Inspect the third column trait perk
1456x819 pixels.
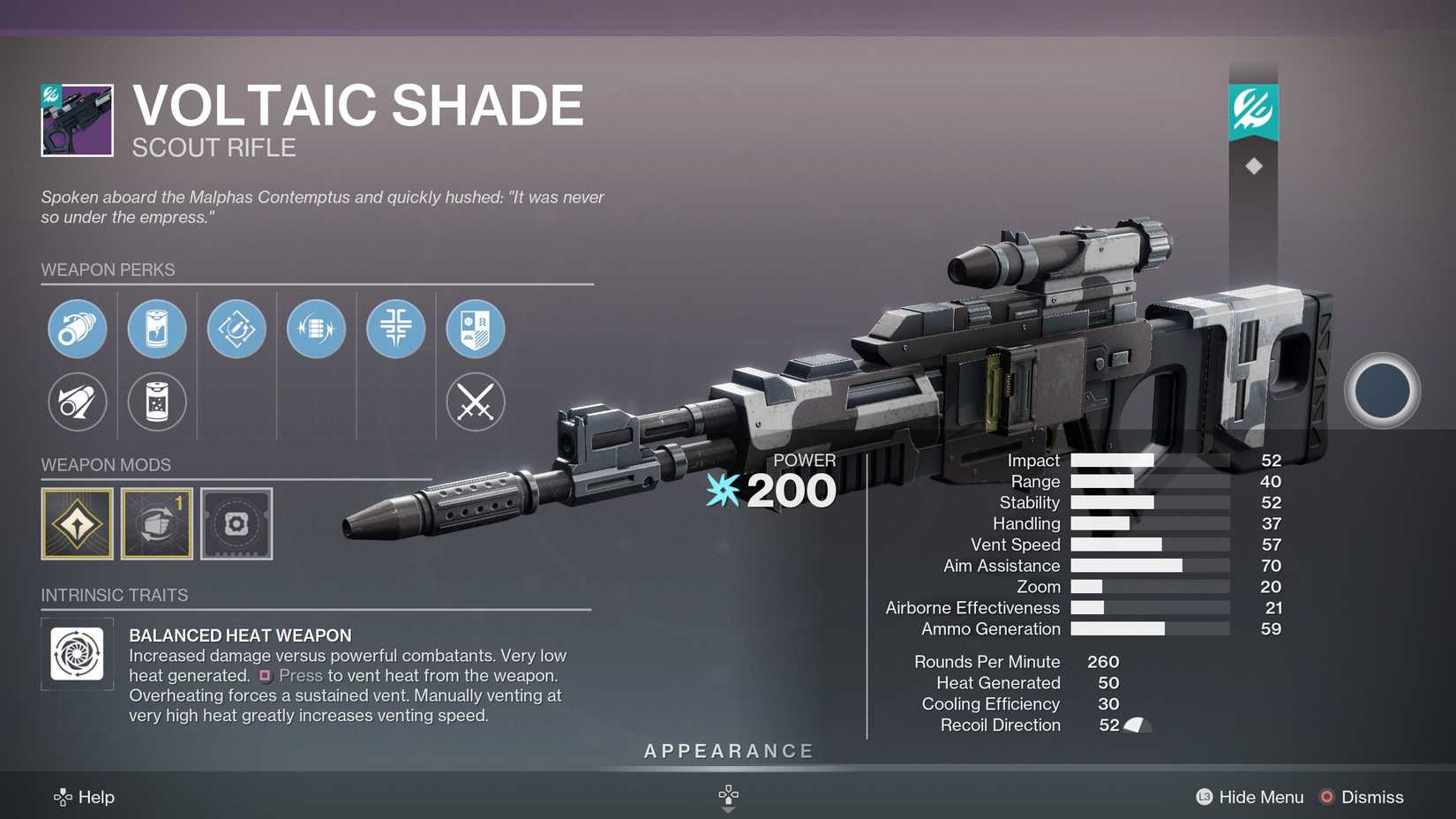[236, 328]
